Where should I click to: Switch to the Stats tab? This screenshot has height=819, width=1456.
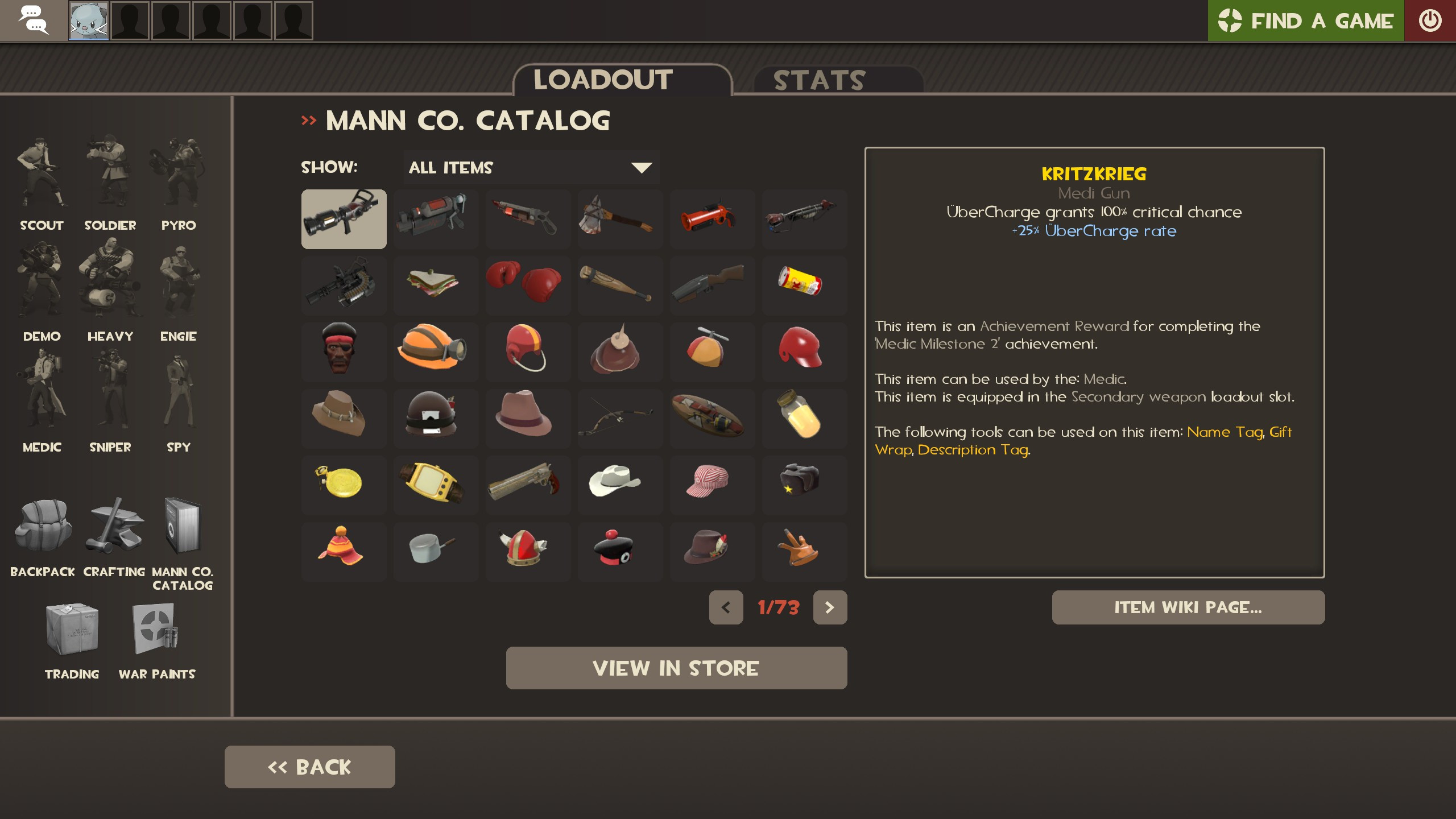819,80
